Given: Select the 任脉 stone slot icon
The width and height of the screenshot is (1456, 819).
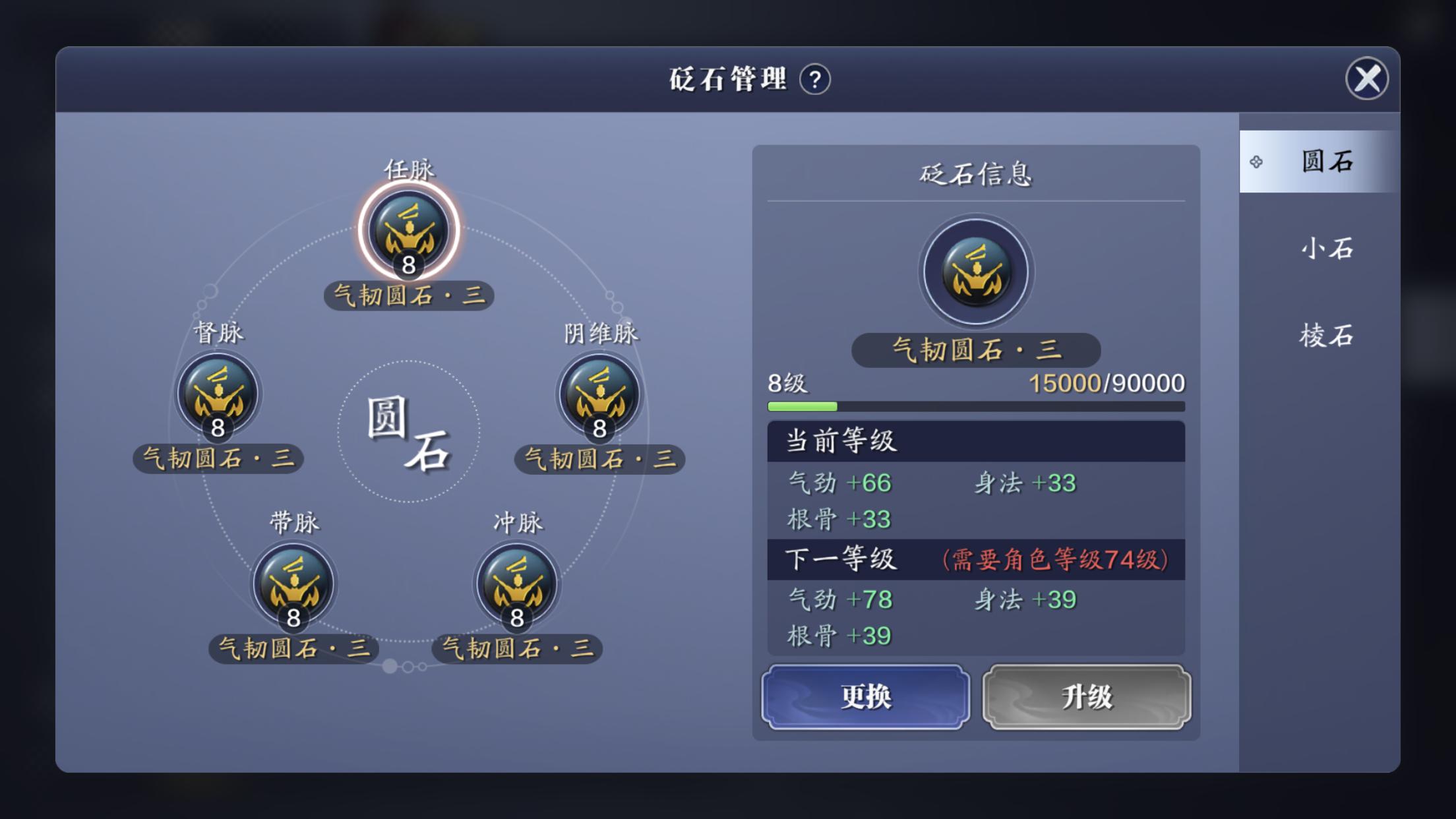Looking at the screenshot, I should [408, 232].
